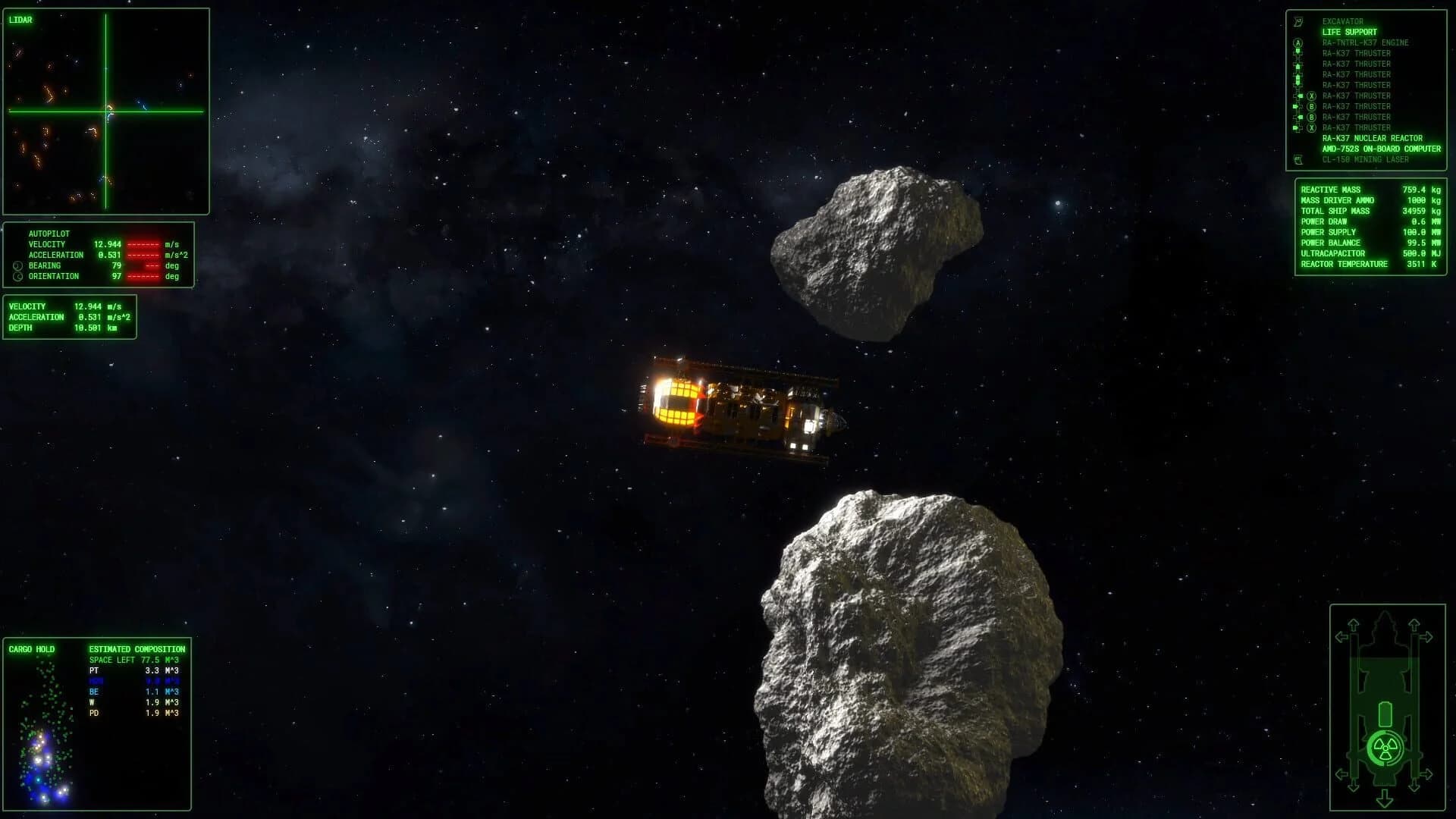Click the bearing compass icon in autopilot panel
The height and width of the screenshot is (819, 1456).
[17, 265]
